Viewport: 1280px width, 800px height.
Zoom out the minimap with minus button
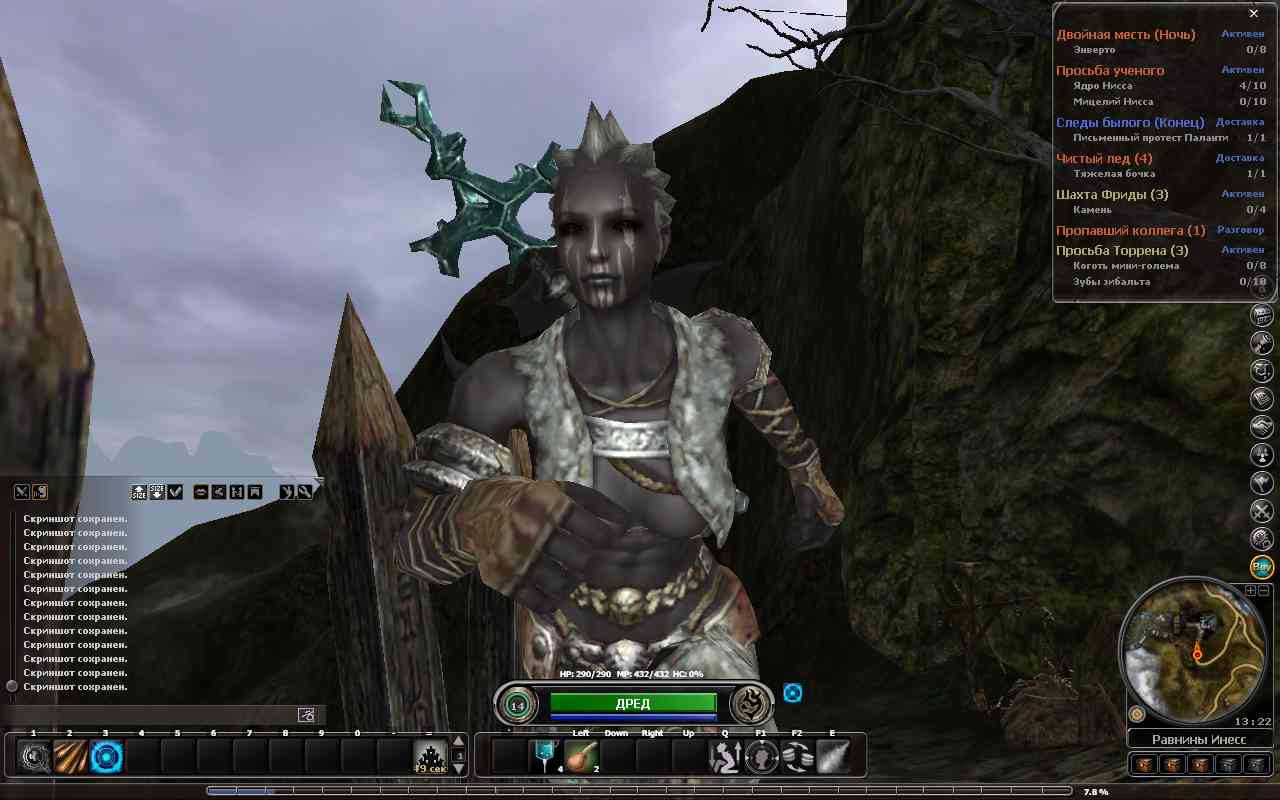(1262, 591)
